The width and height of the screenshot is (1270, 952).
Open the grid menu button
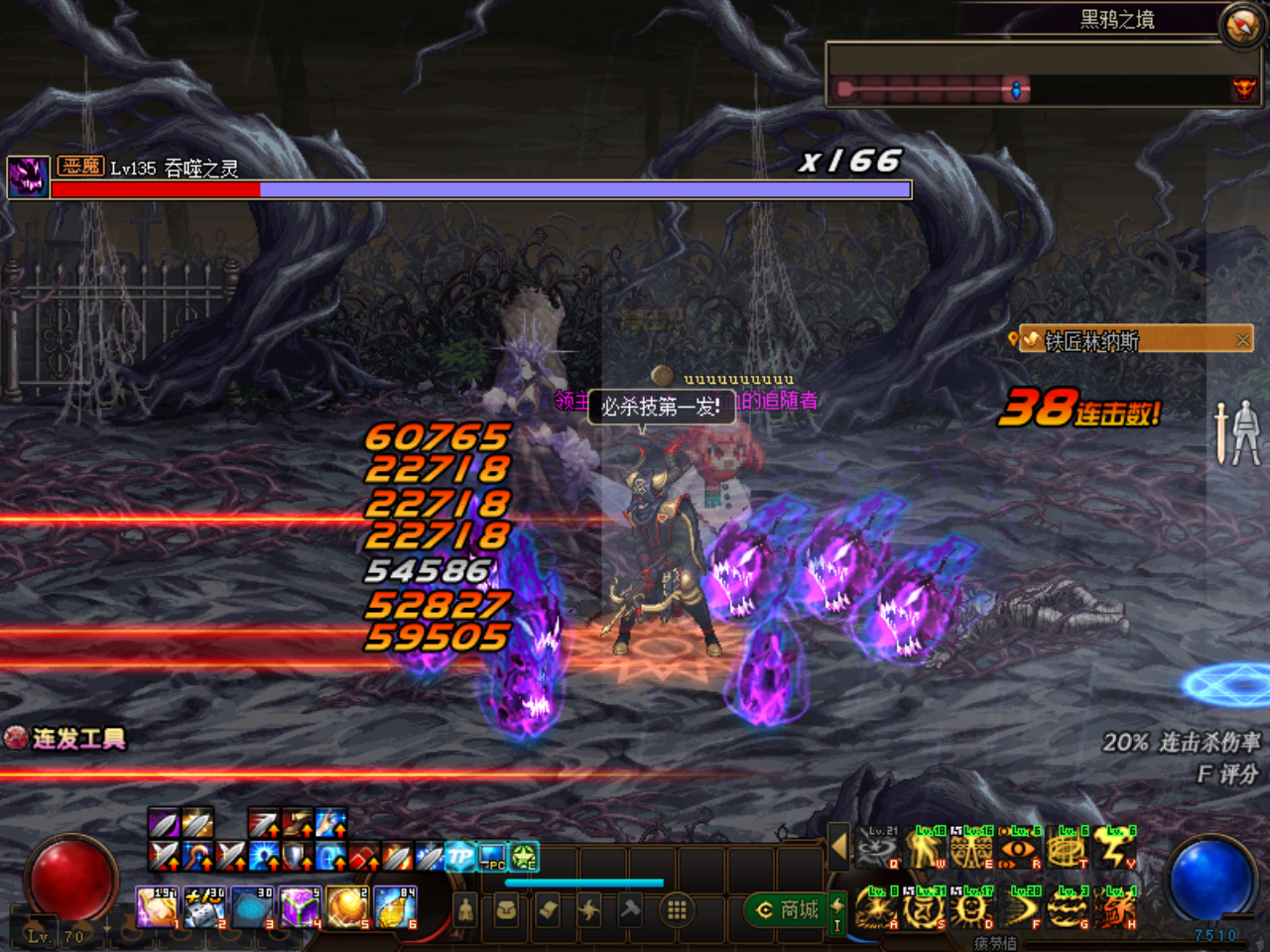(x=677, y=909)
